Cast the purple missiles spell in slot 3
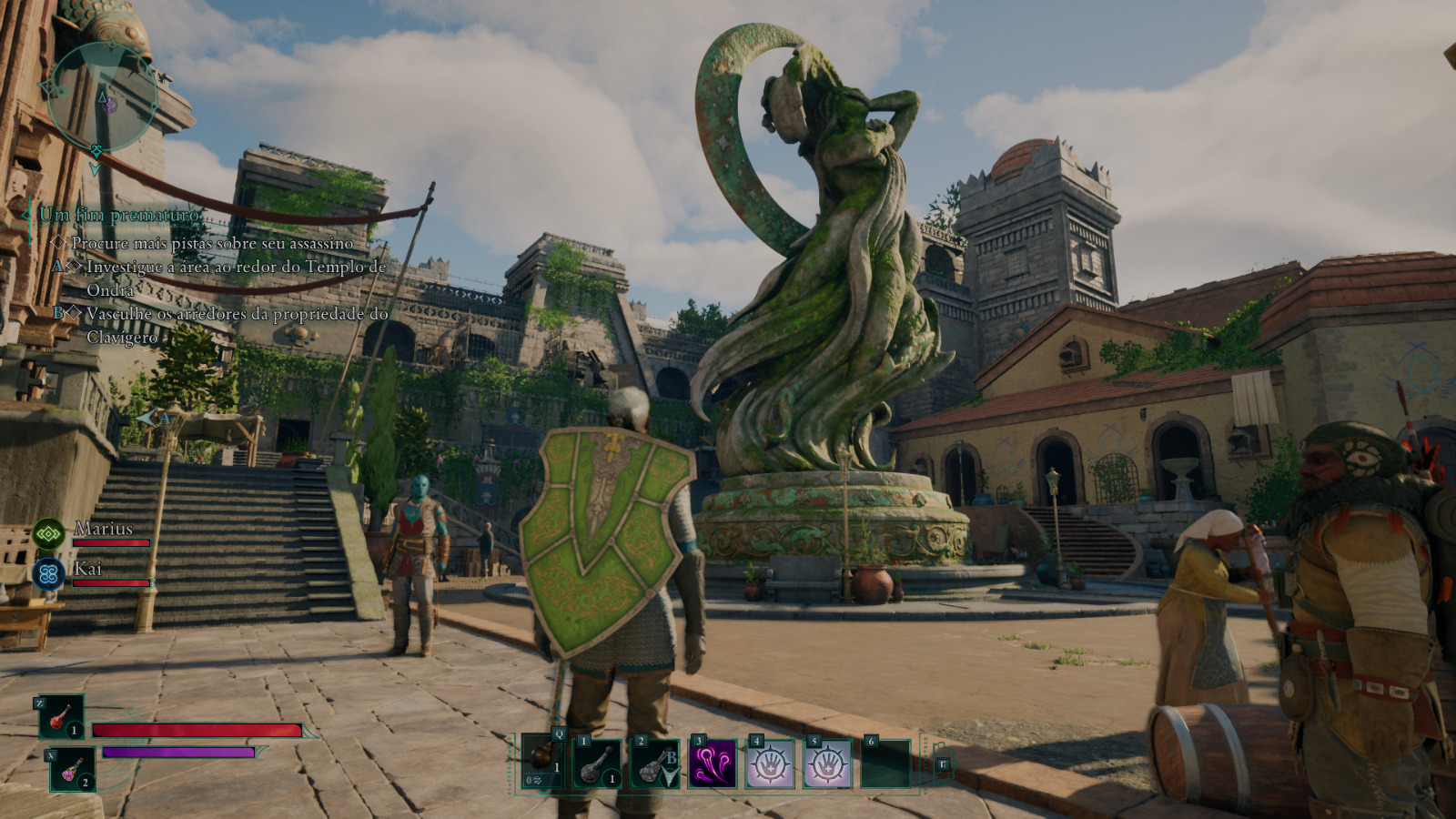 [713, 763]
